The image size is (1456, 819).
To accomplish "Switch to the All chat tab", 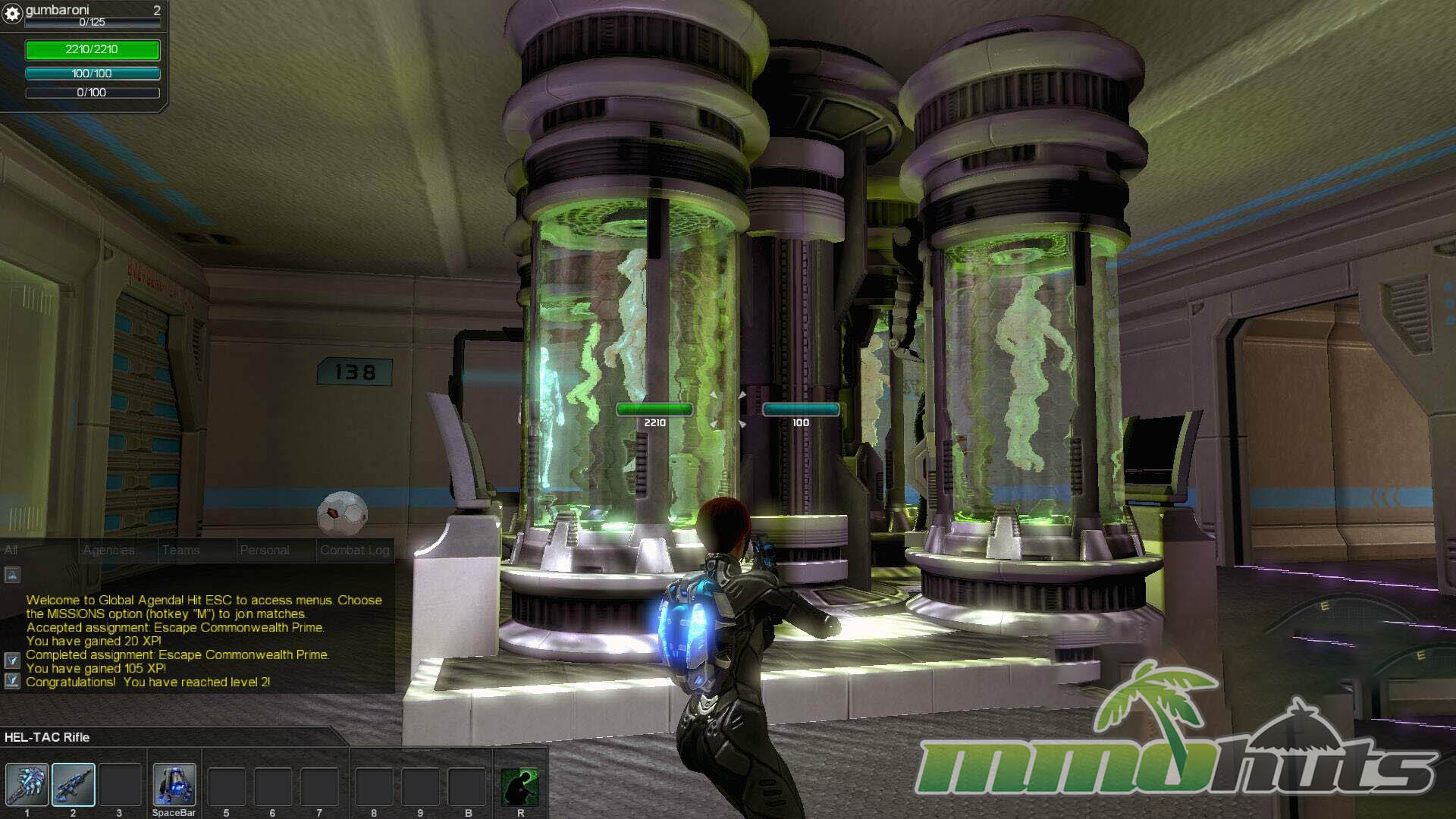I will 11,550.
